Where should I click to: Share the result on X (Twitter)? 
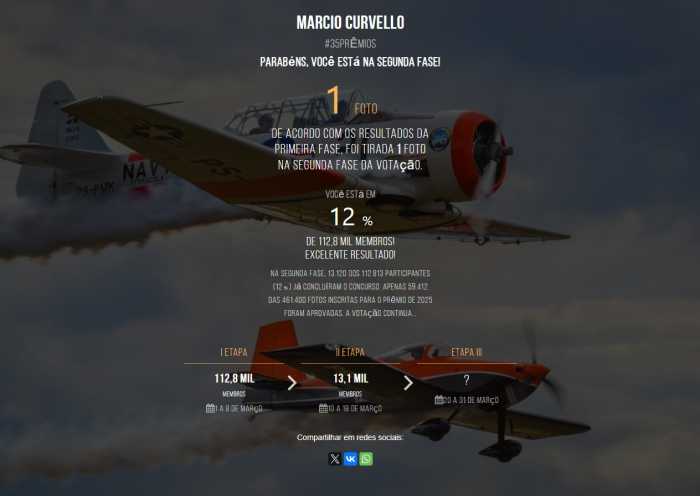click(x=335, y=459)
